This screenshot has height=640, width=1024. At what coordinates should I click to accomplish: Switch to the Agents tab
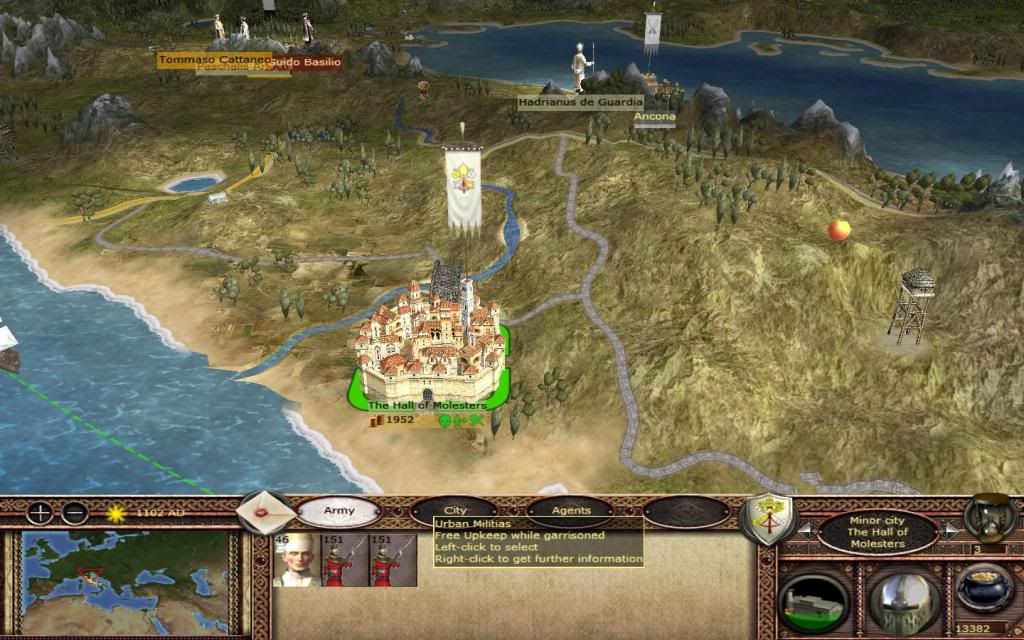570,510
